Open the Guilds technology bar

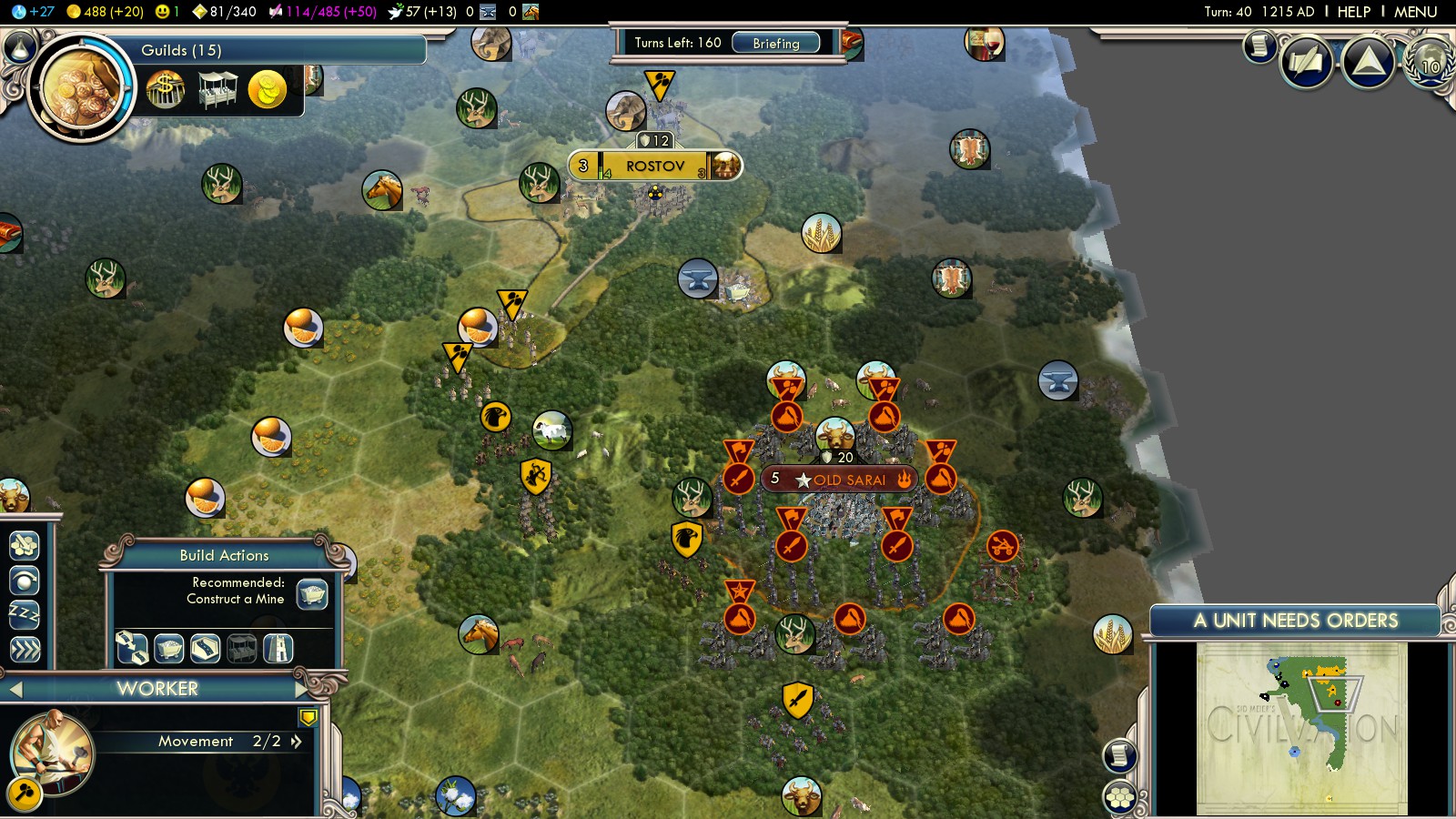273,50
